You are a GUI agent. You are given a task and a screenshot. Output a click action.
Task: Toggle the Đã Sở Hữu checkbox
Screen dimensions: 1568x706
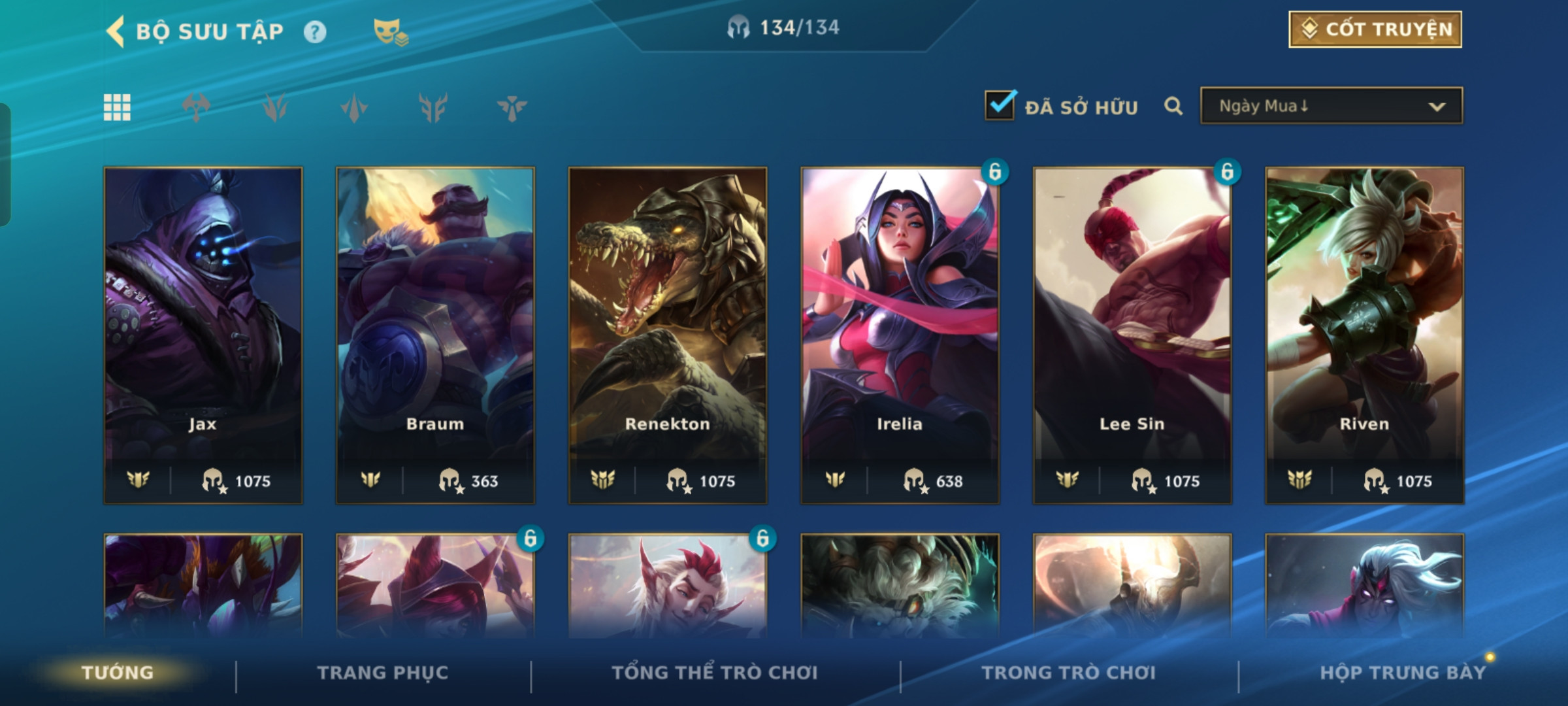pyautogui.click(x=1000, y=106)
